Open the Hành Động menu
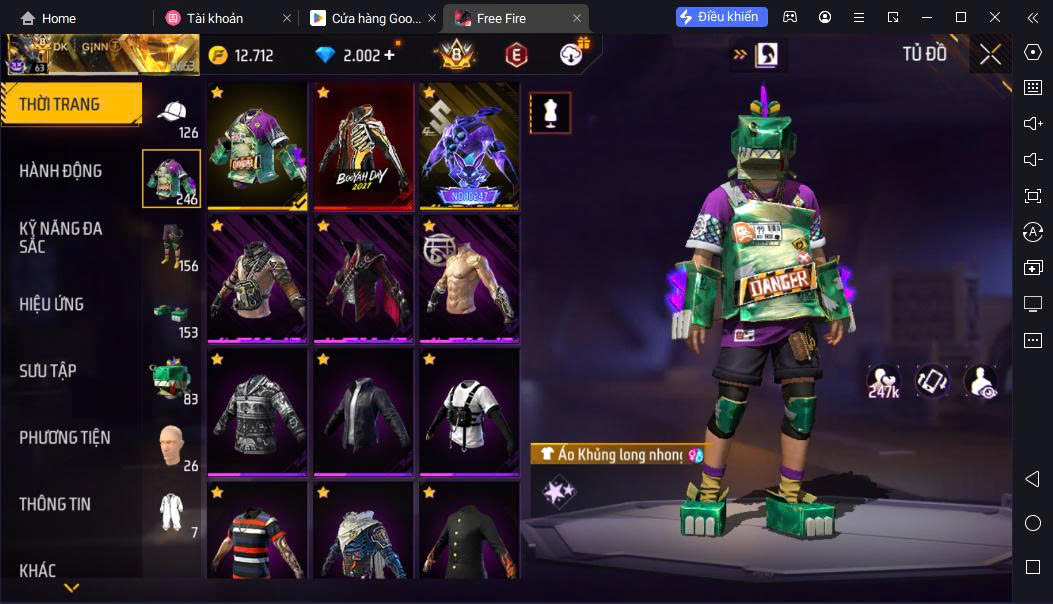This screenshot has width=1053, height=604. (x=61, y=171)
